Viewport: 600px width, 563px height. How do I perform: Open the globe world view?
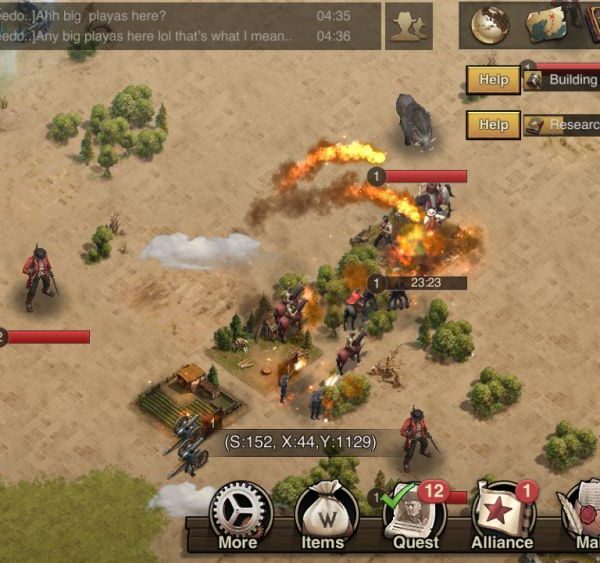pyautogui.click(x=490, y=24)
